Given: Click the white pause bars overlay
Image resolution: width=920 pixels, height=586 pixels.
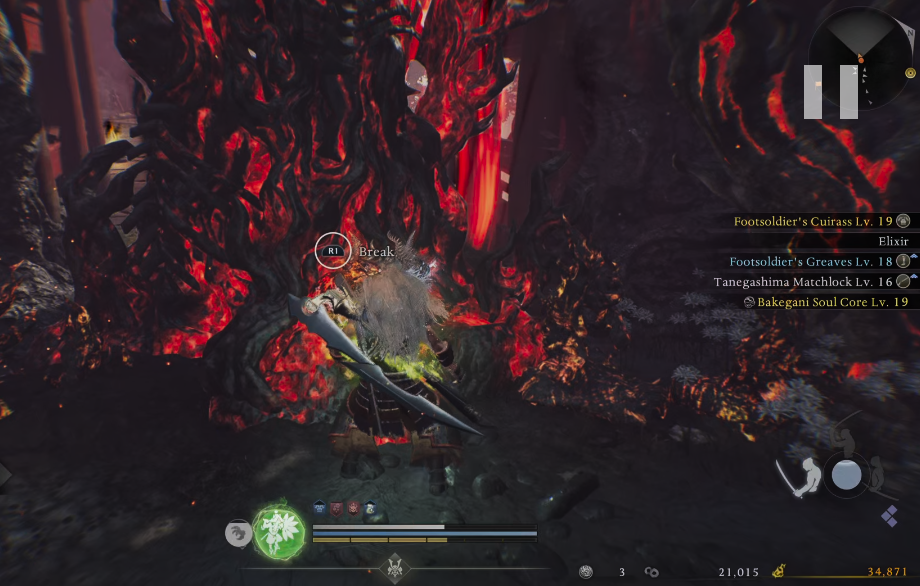Looking at the screenshot, I should point(830,91).
